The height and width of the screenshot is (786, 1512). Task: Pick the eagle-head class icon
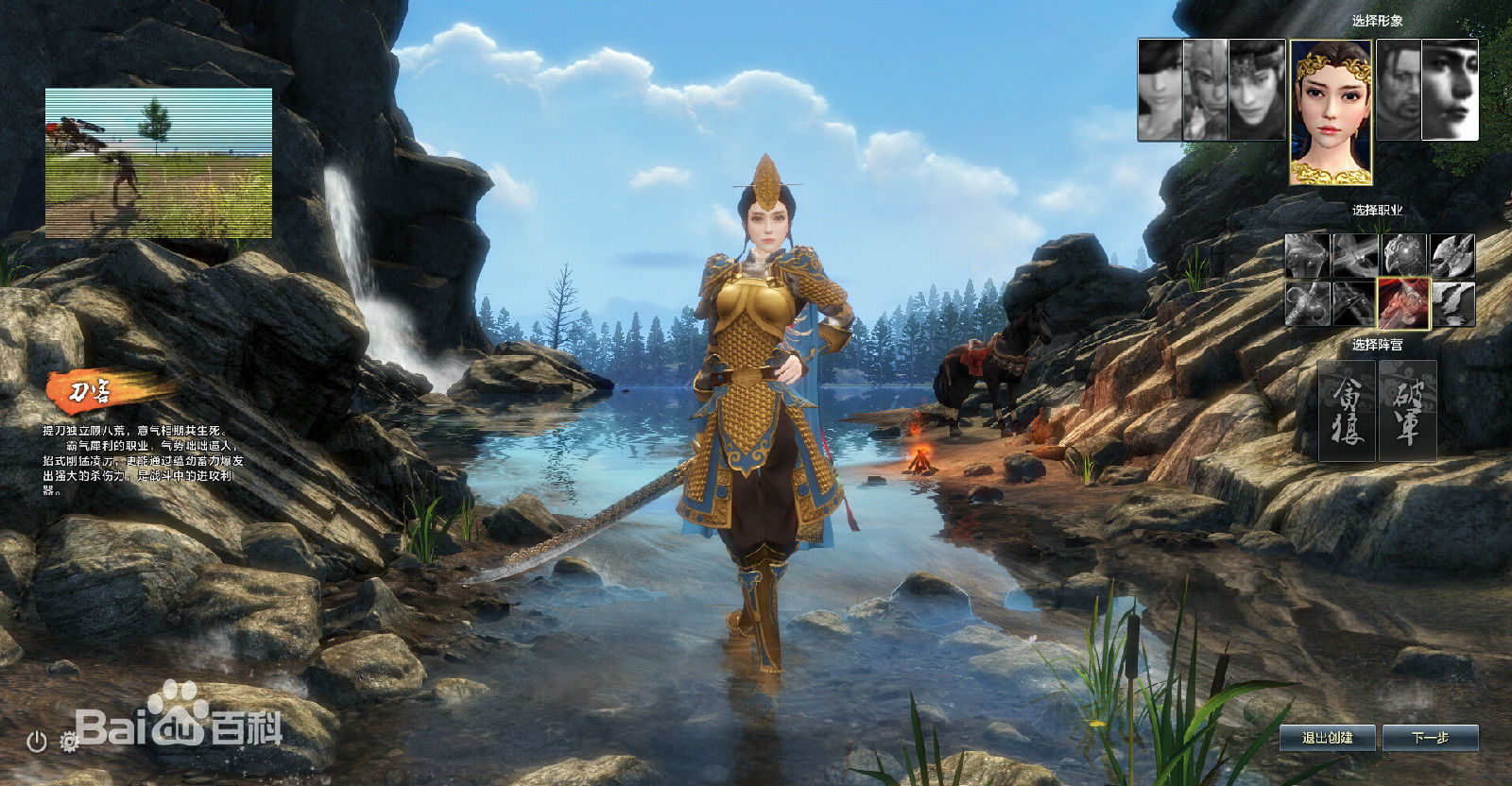(1404, 256)
